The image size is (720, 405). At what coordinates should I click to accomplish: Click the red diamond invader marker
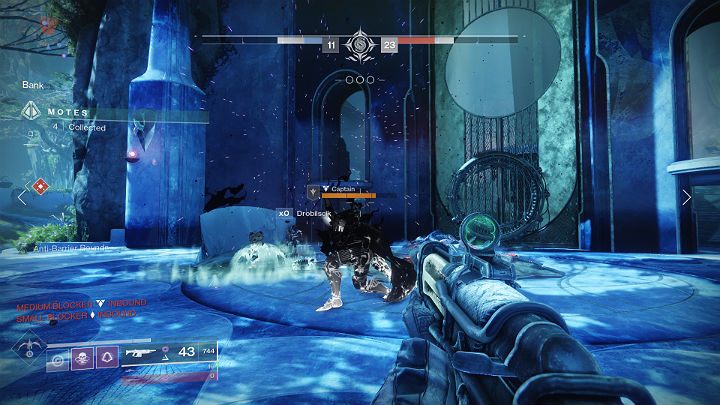[40, 186]
